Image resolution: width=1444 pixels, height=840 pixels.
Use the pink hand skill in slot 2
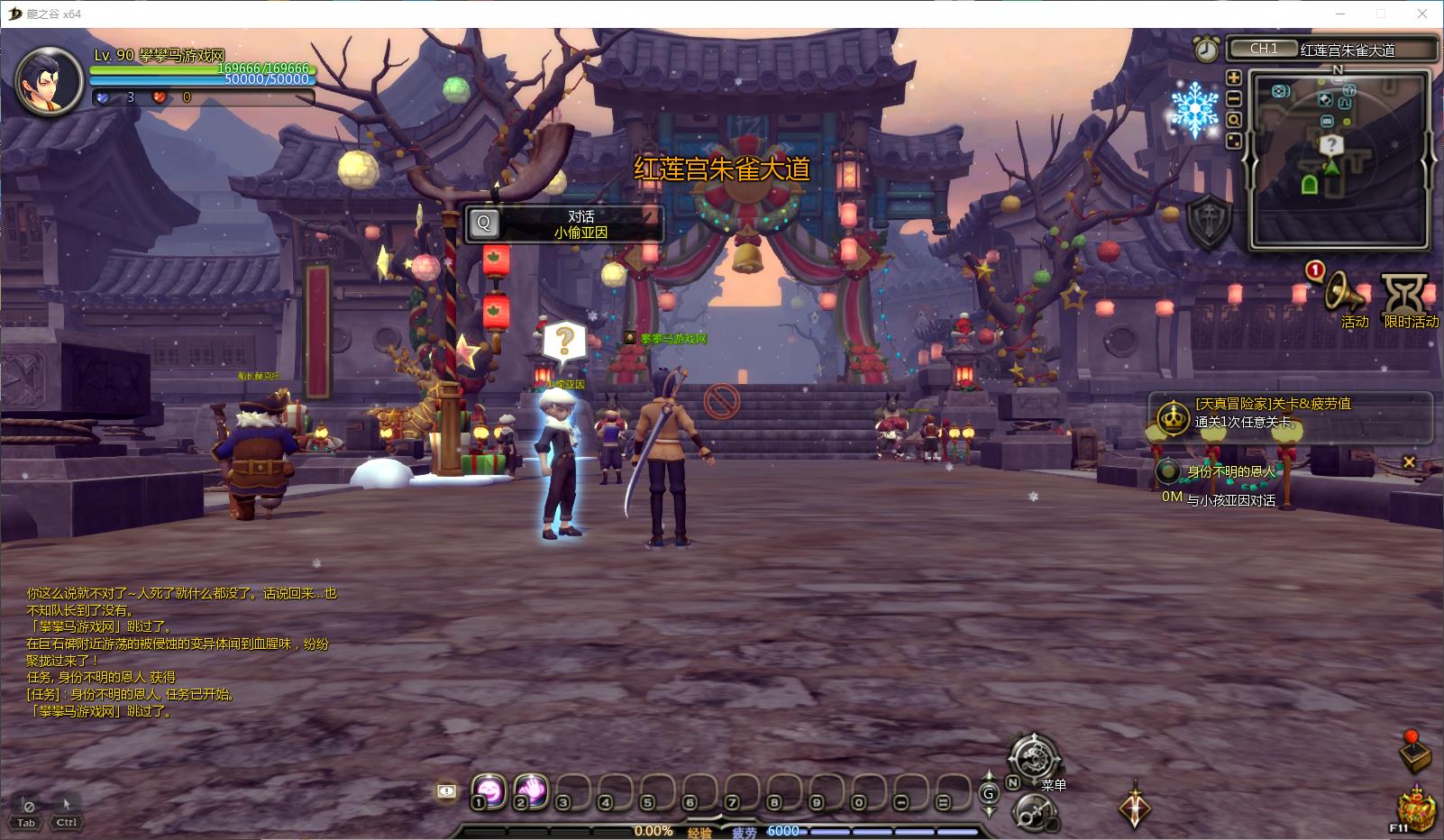click(531, 791)
